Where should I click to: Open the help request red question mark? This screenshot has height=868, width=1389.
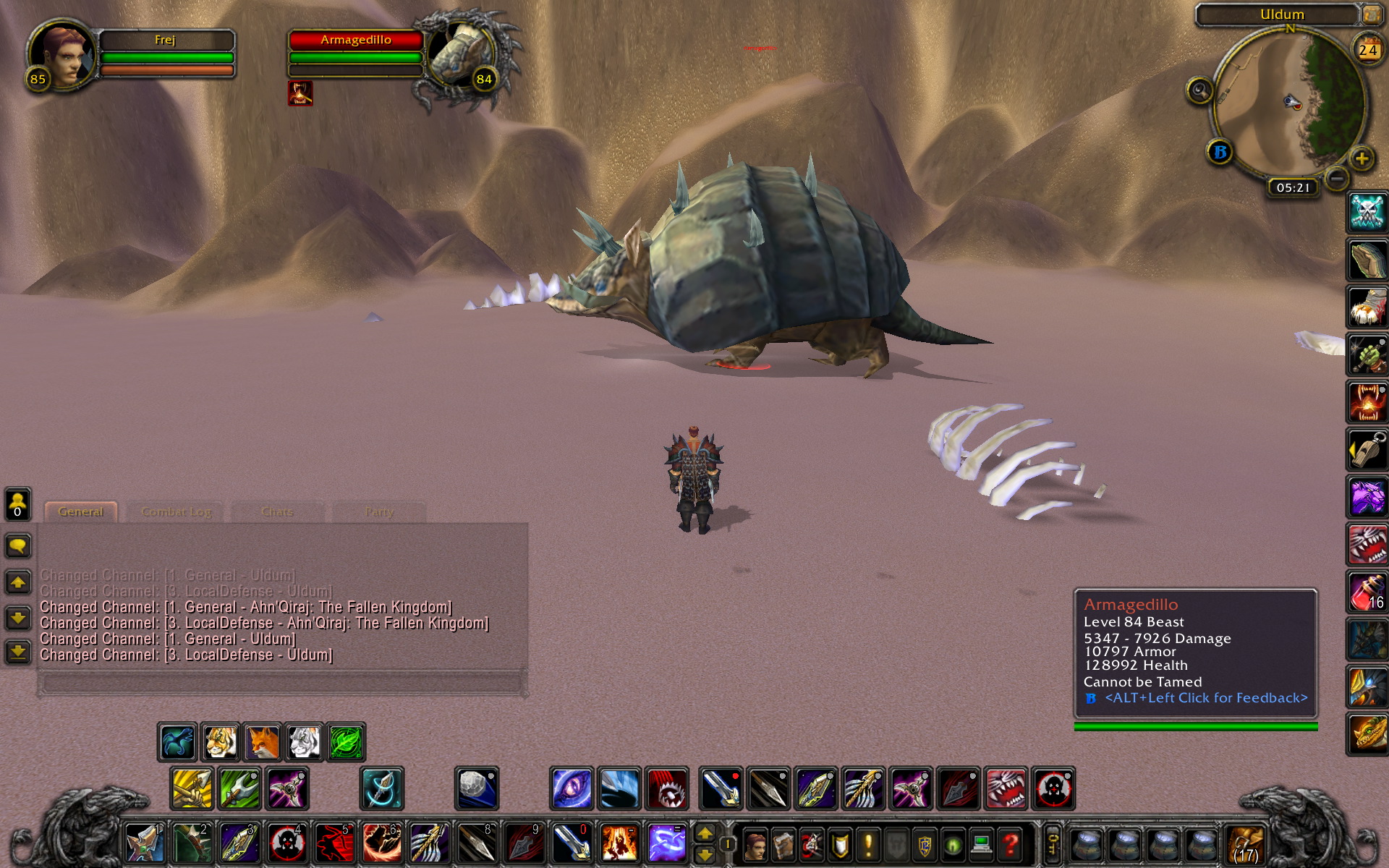click(1011, 843)
